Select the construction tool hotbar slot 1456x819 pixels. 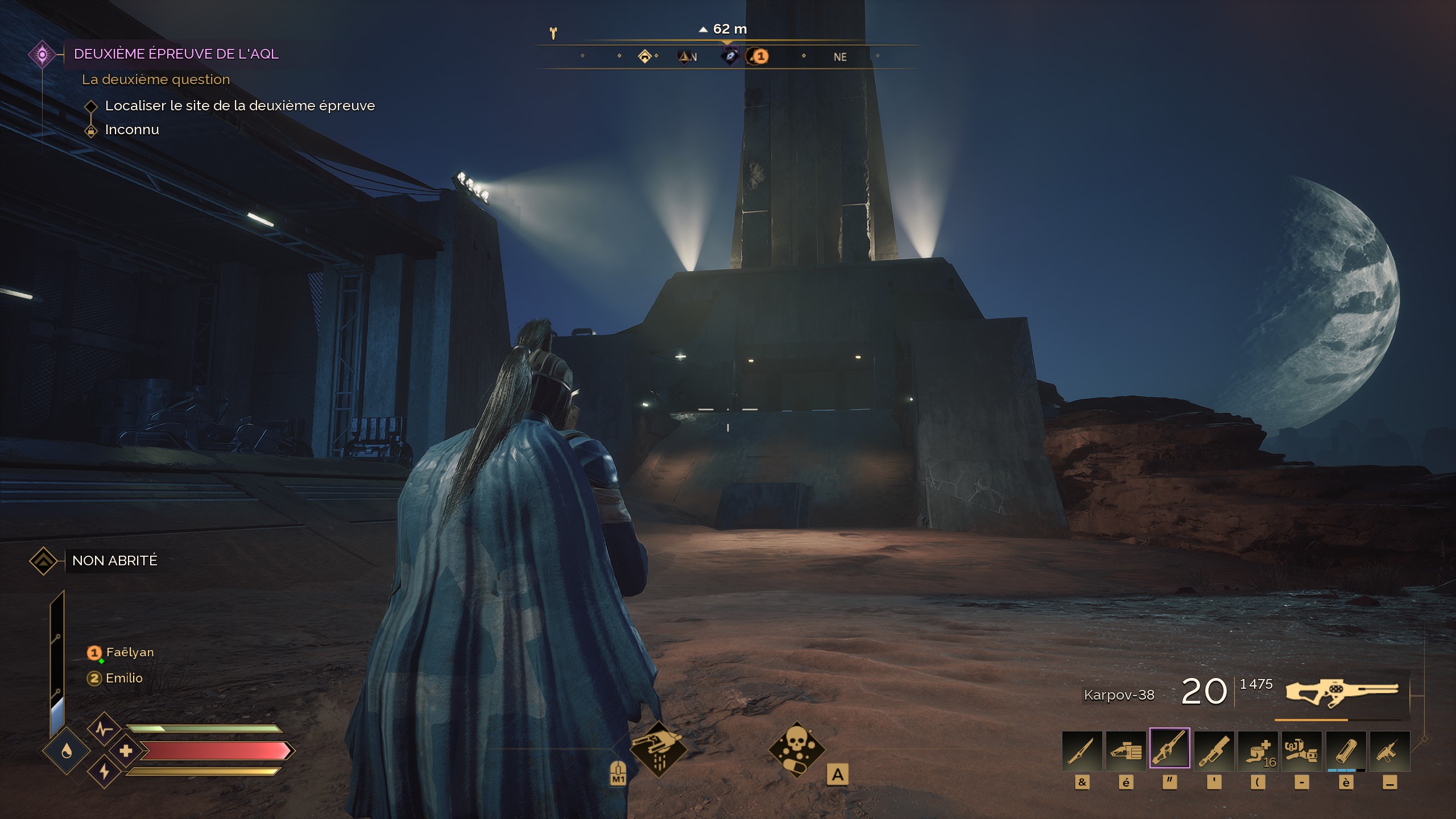tap(1301, 751)
